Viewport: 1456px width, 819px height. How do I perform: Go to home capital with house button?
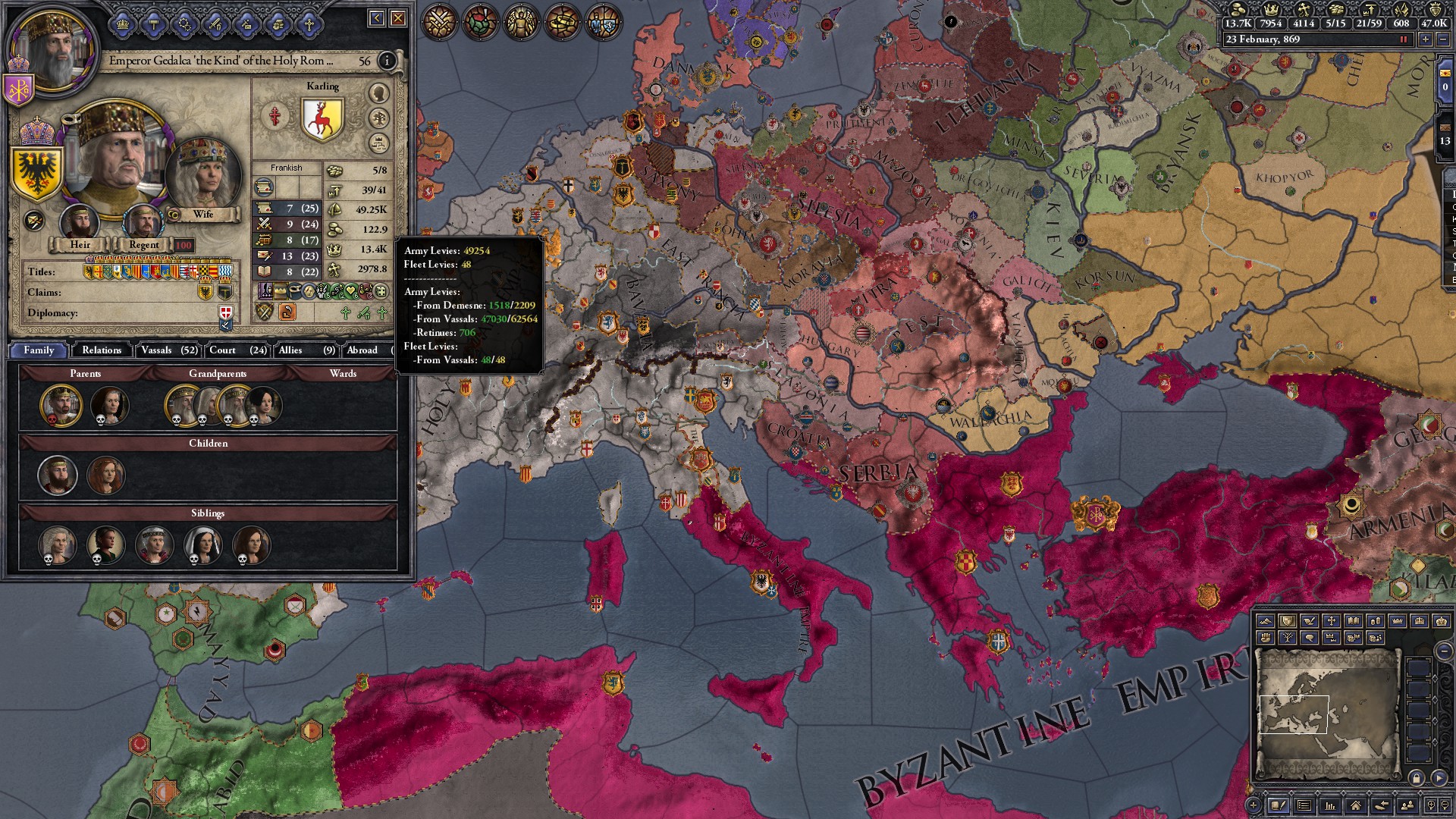pyautogui.click(x=1355, y=805)
